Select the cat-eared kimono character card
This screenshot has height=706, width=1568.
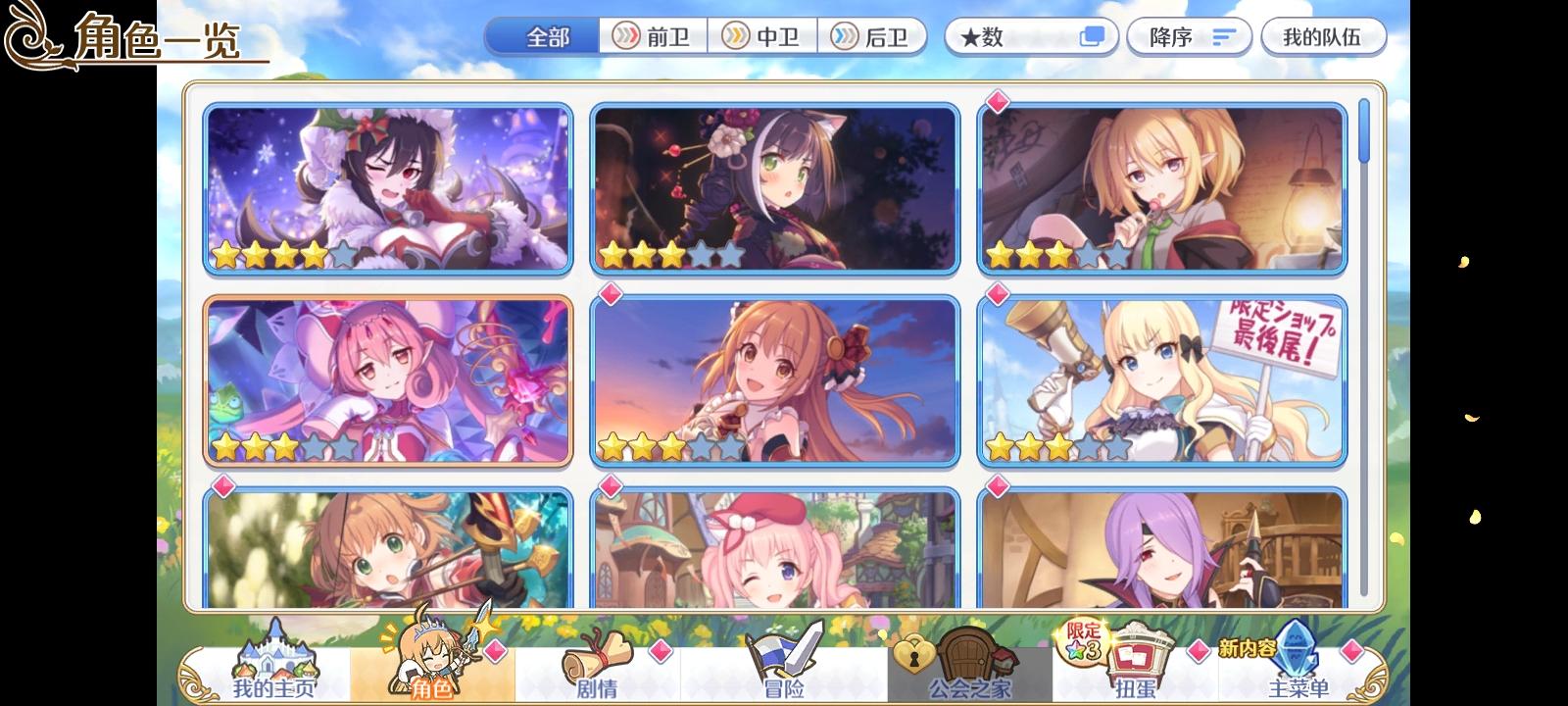pos(774,186)
